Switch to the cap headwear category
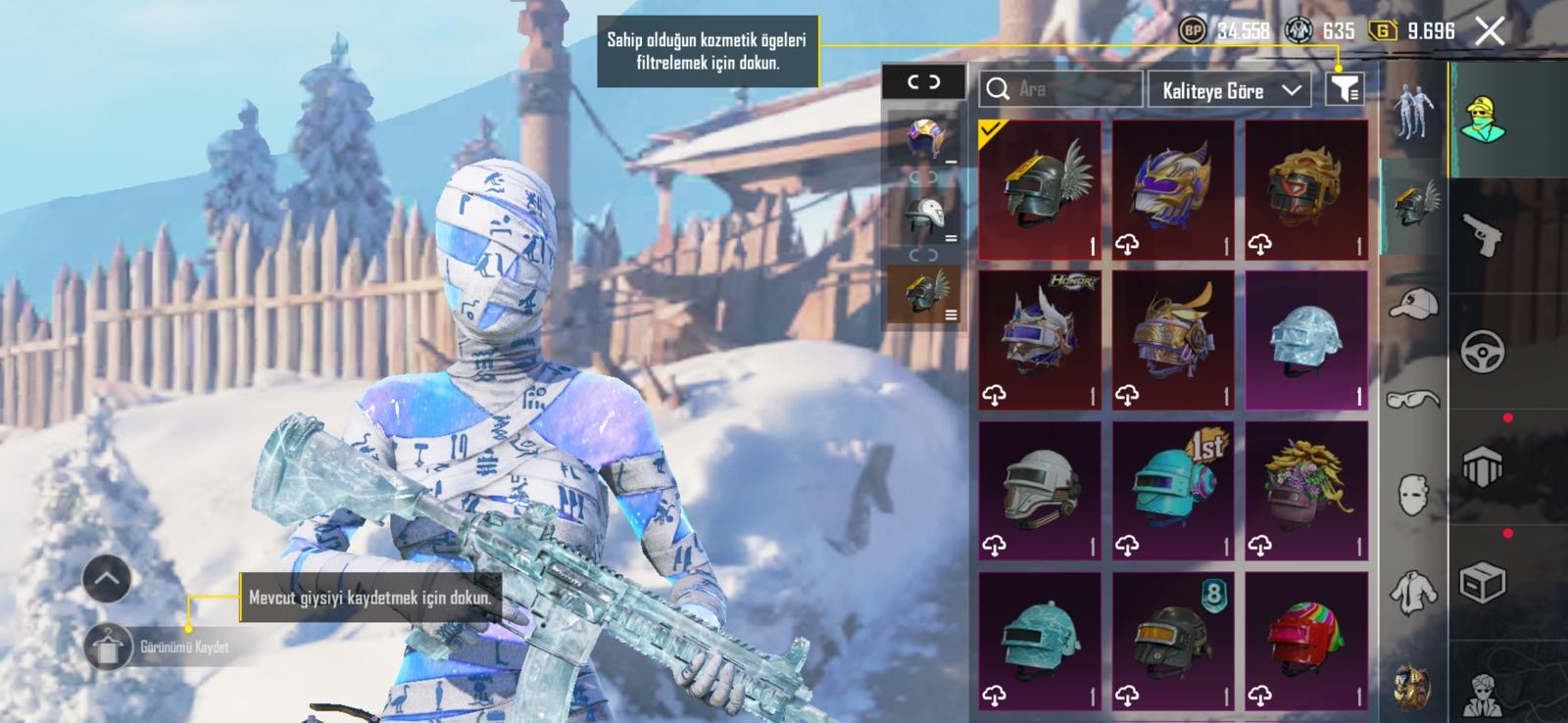Viewport: 1568px width, 723px height. pyautogui.click(x=1413, y=304)
